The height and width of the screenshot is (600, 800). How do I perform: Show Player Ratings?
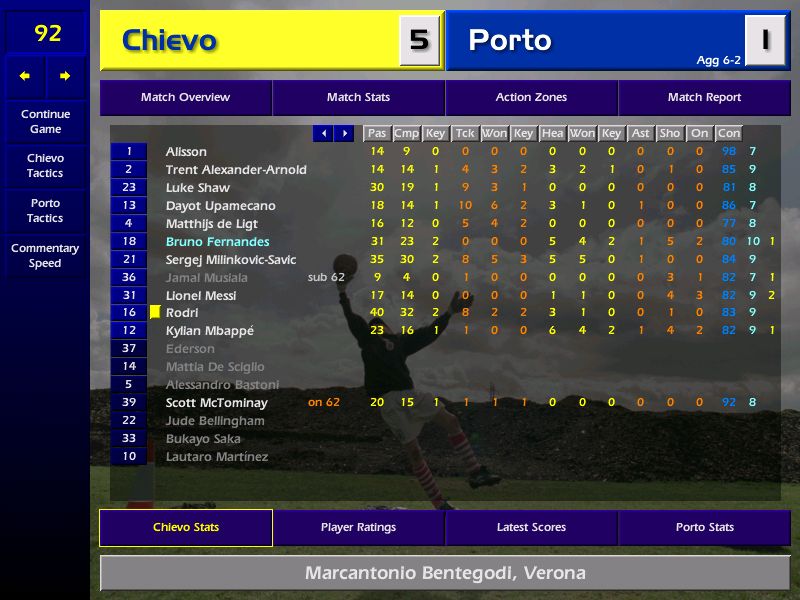tap(358, 528)
